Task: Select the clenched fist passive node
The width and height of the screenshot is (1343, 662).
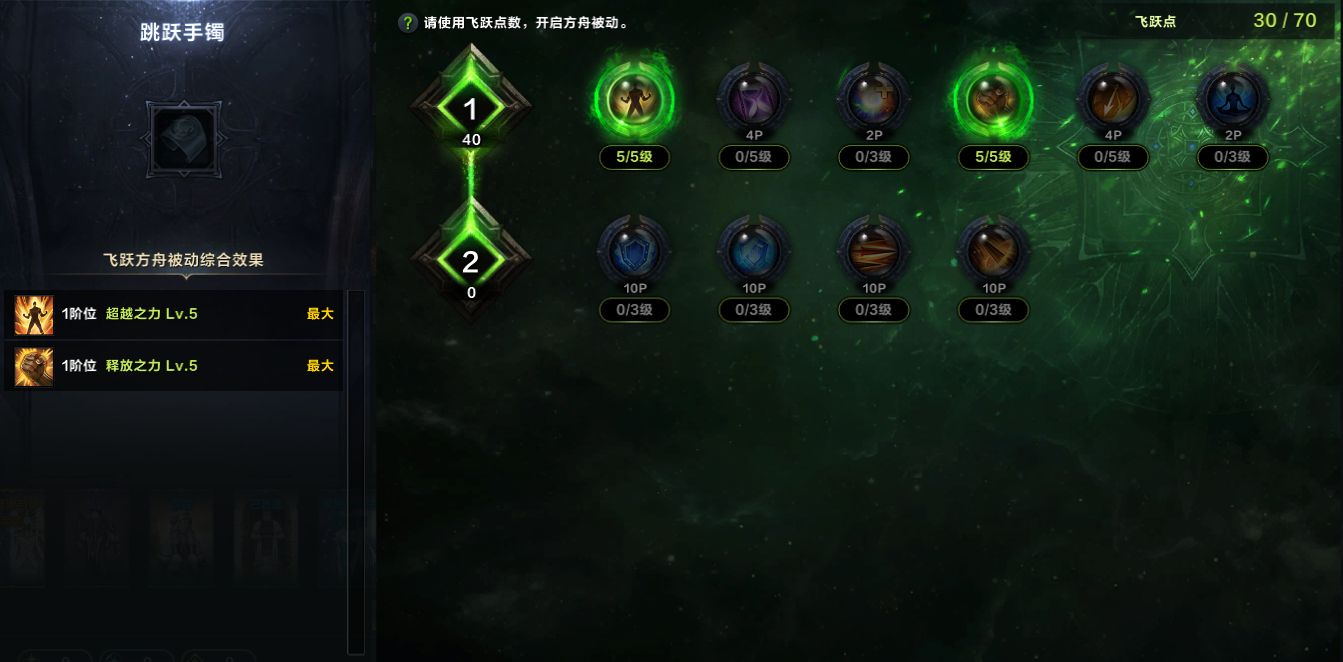Action: [993, 99]
